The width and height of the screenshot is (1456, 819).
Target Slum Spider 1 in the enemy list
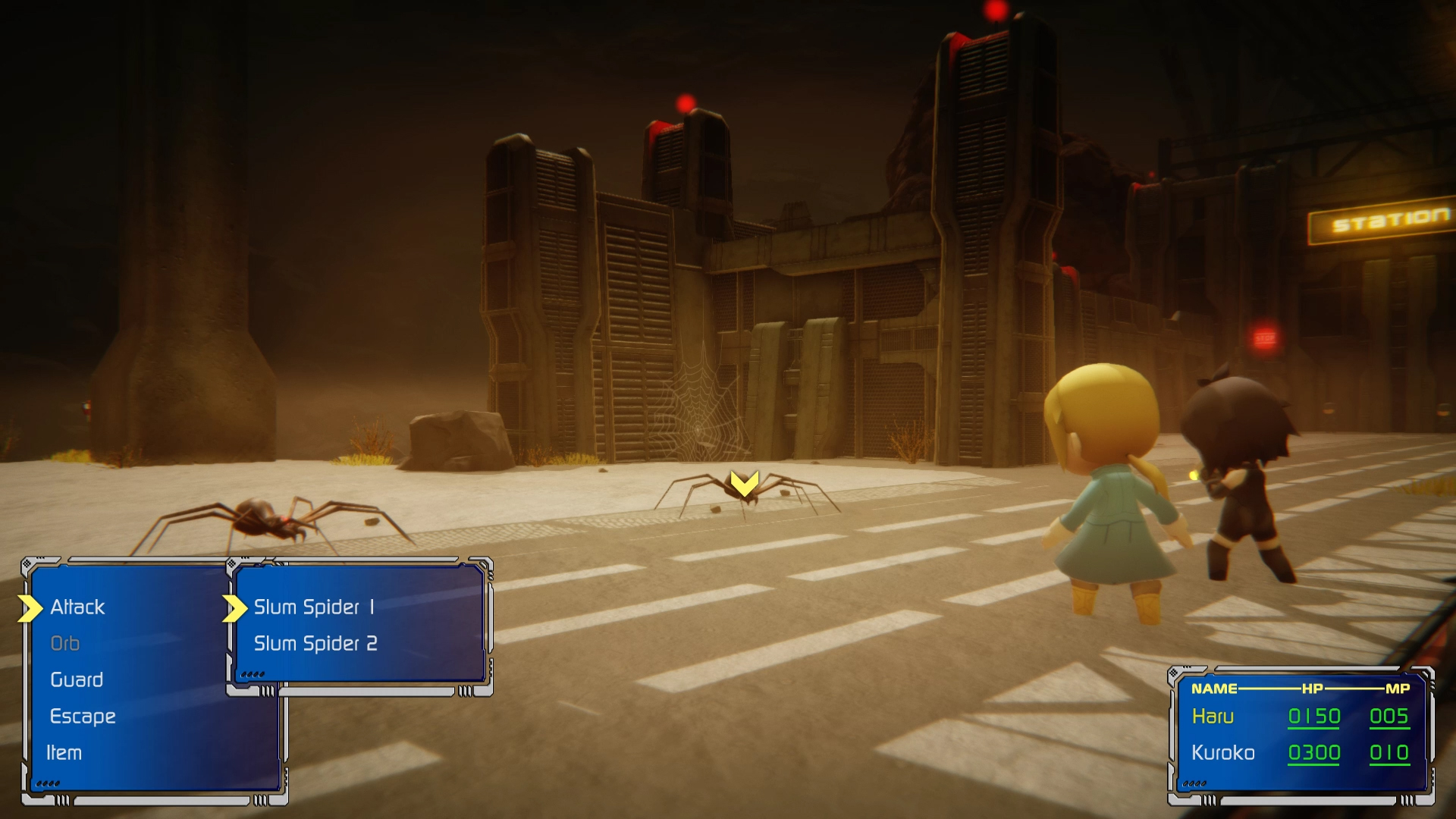tap(314, 607)
